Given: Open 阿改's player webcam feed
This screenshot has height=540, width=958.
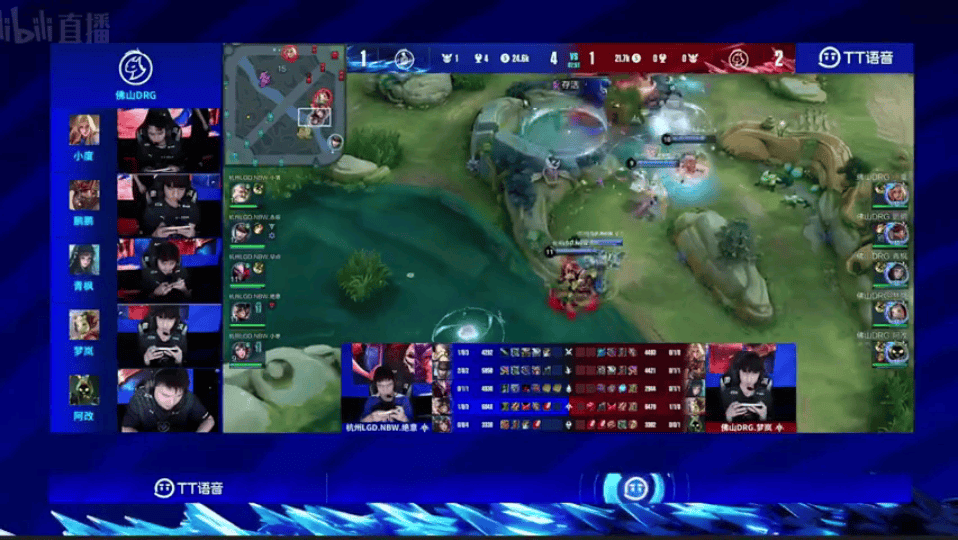Looking at the screenshot, I should (x=169, y=400).
